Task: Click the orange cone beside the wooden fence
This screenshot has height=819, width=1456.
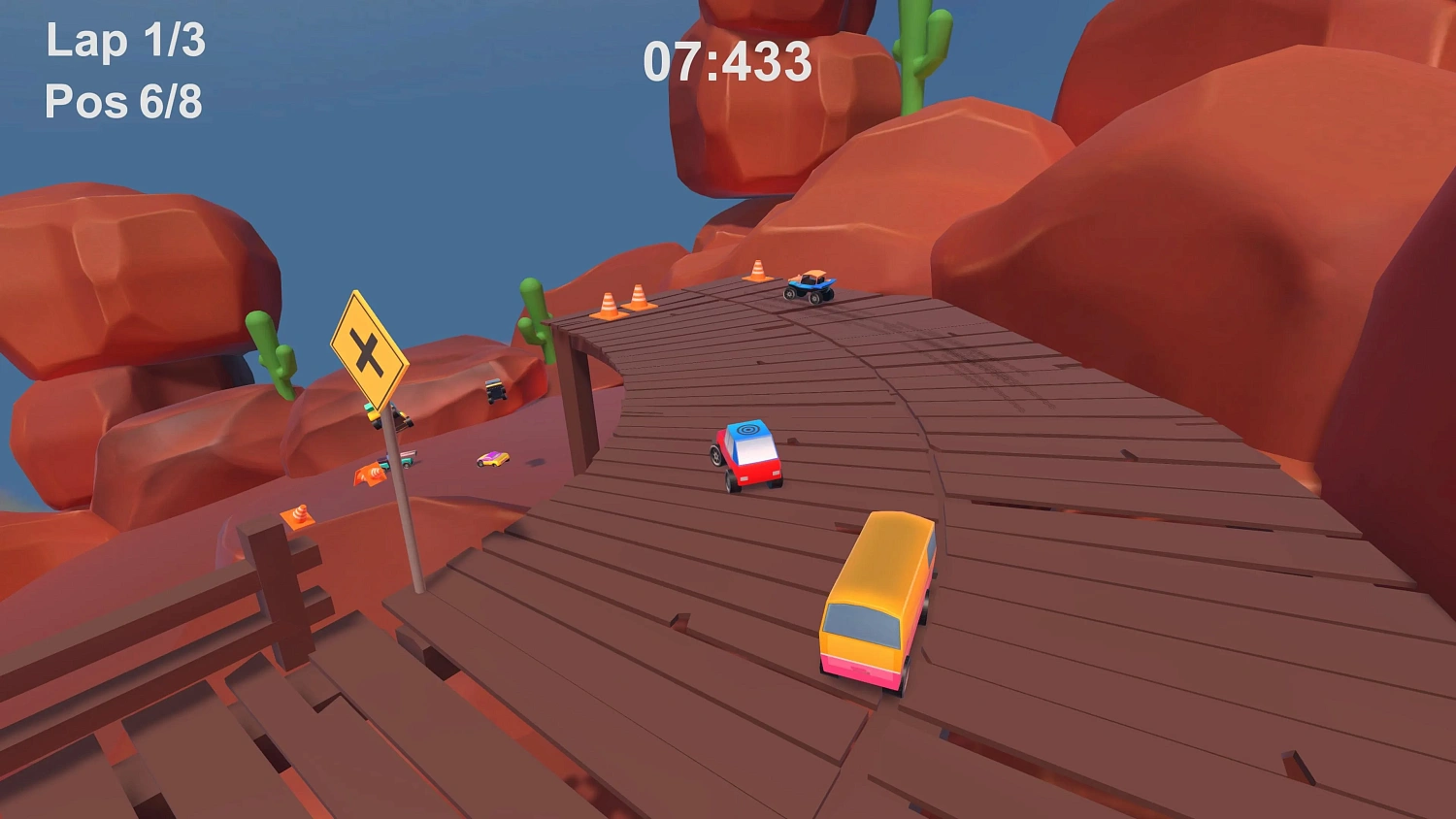Action: 301,515
